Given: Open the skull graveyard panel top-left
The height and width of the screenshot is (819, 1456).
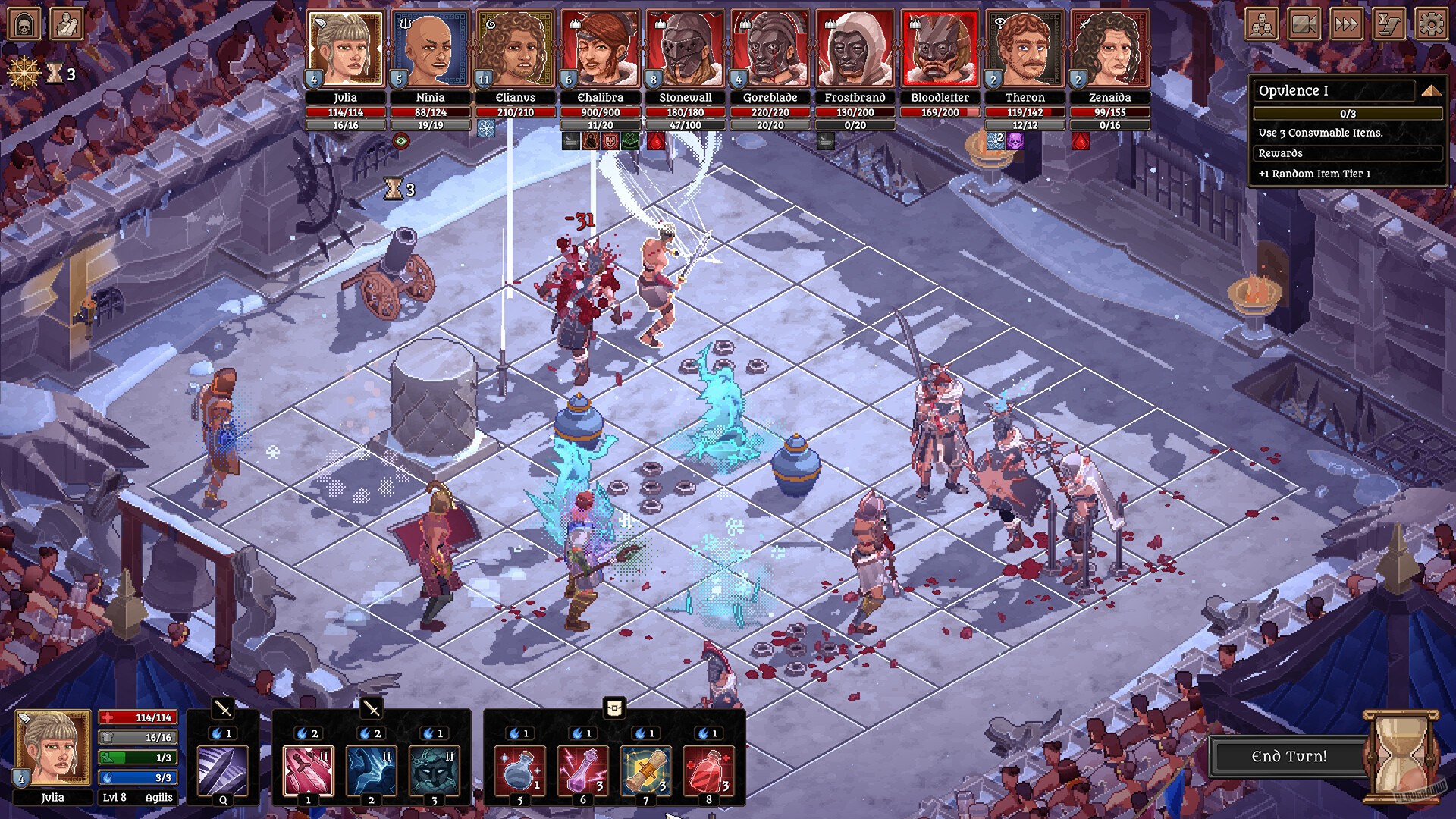Looking at the screenshot, I should (x=24, y=23).
